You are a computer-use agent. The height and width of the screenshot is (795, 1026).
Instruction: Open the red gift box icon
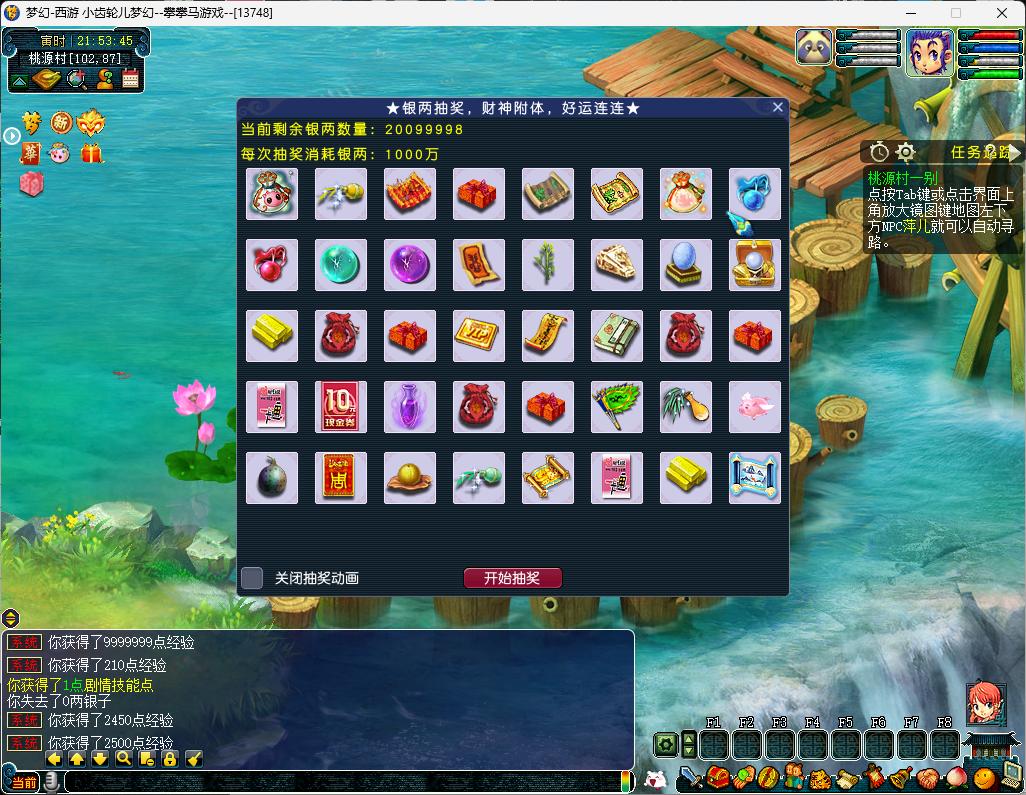[92, 154]
